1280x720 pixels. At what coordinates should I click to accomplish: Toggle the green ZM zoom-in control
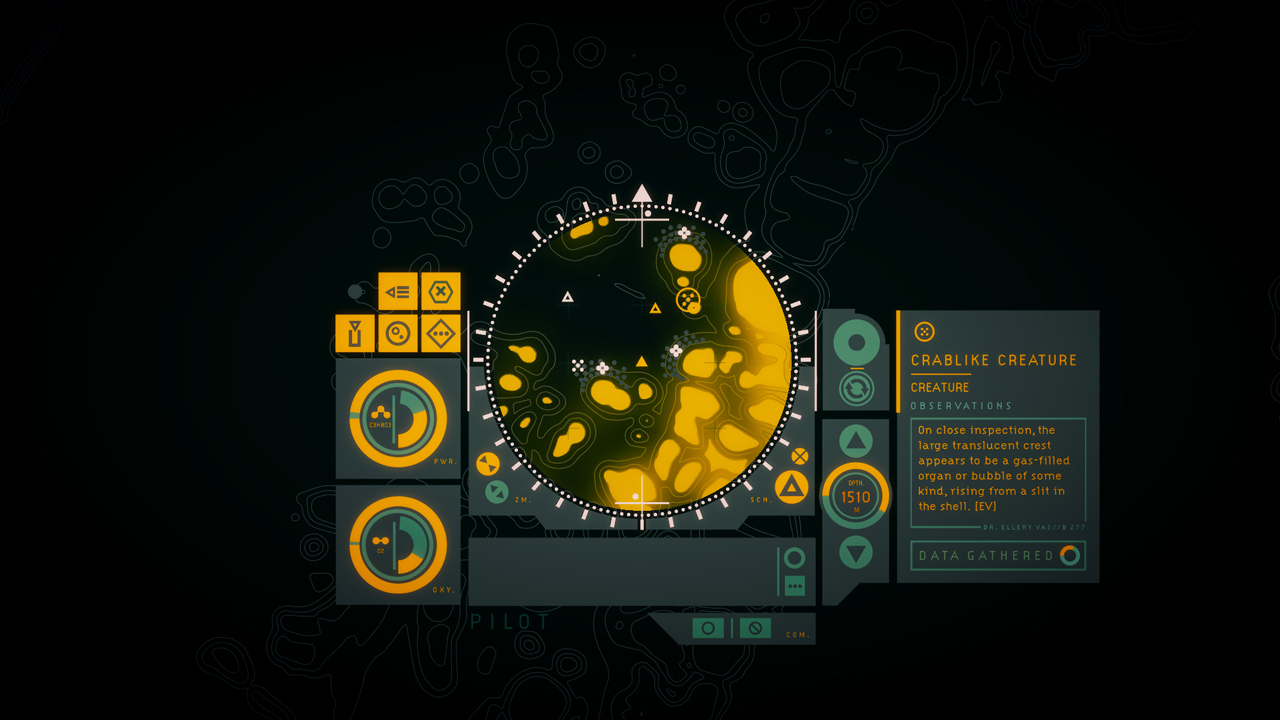point(495,490)
